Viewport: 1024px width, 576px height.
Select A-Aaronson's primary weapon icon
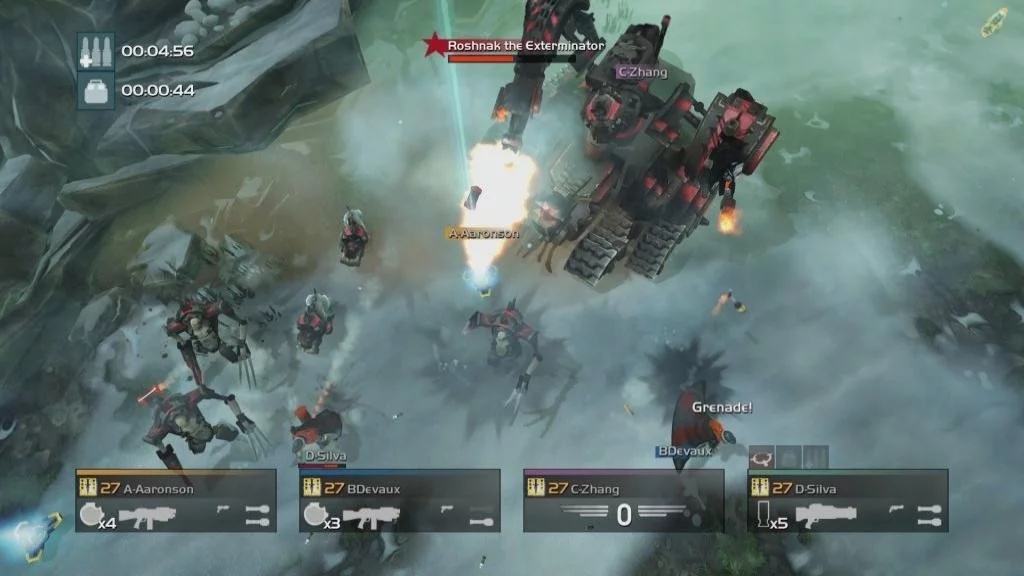(149, 517)
